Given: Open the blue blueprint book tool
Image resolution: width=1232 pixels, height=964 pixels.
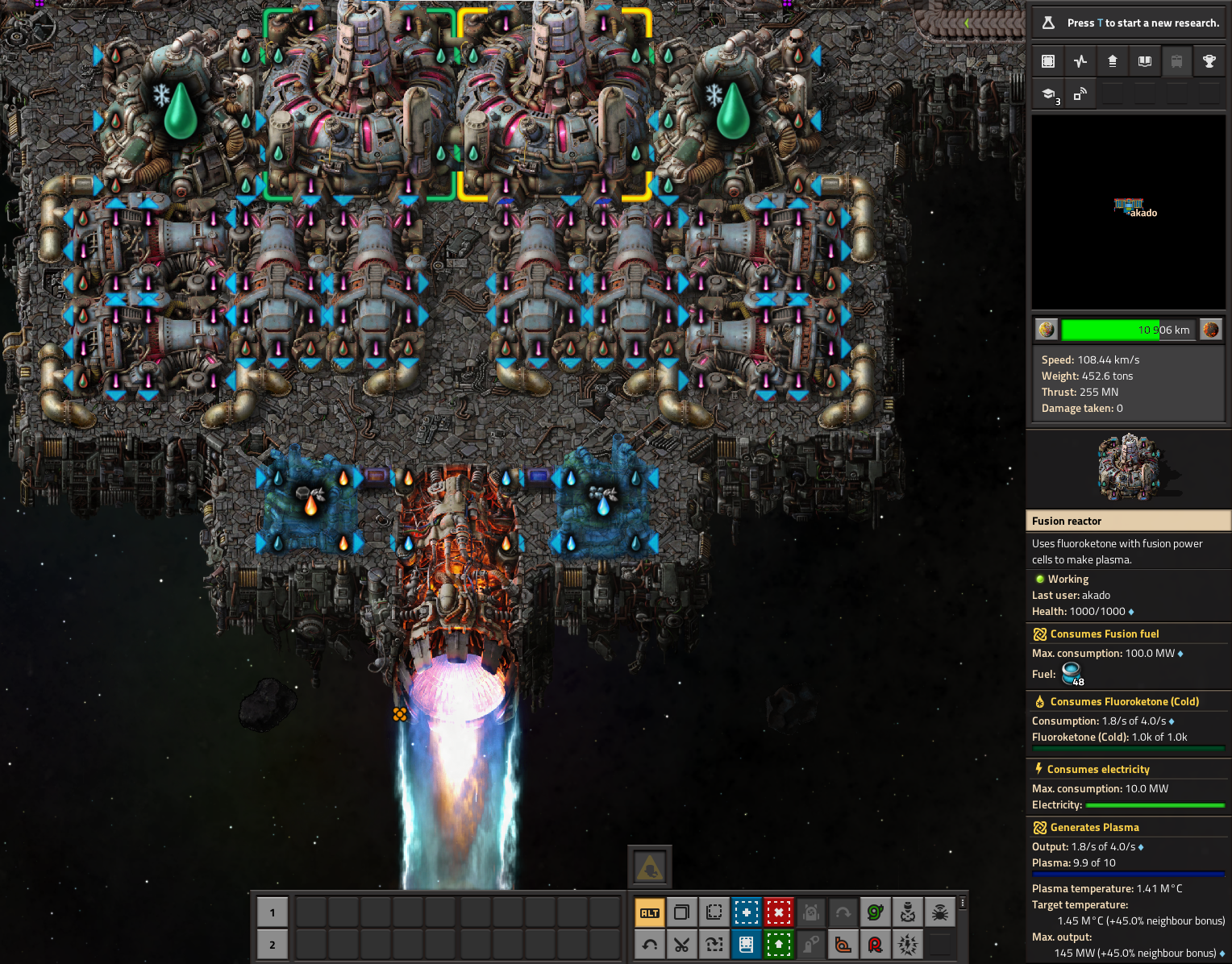Looking at the screenshot, I should coord(747,944).
